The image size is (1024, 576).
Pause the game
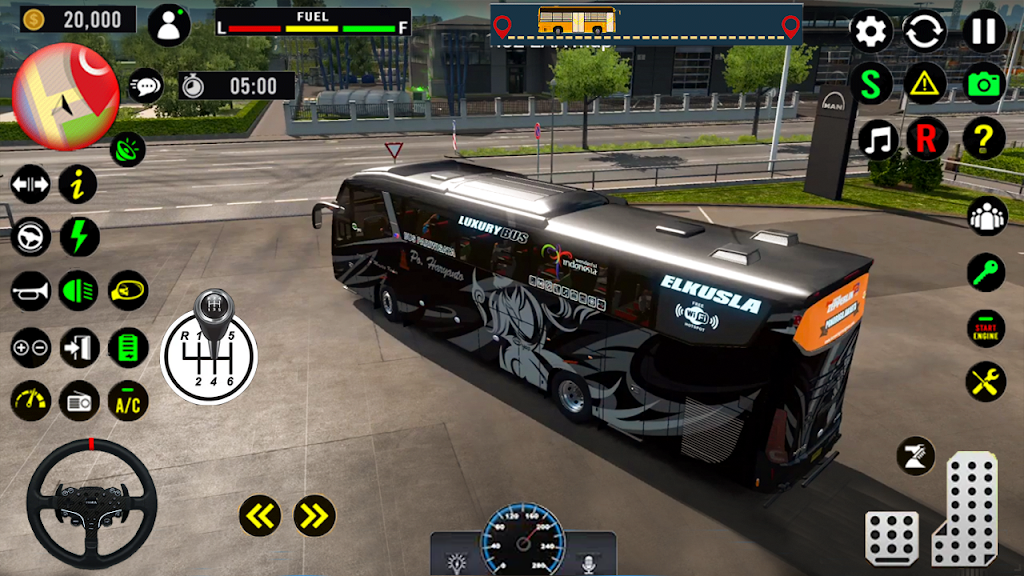[x=984, y=32]
